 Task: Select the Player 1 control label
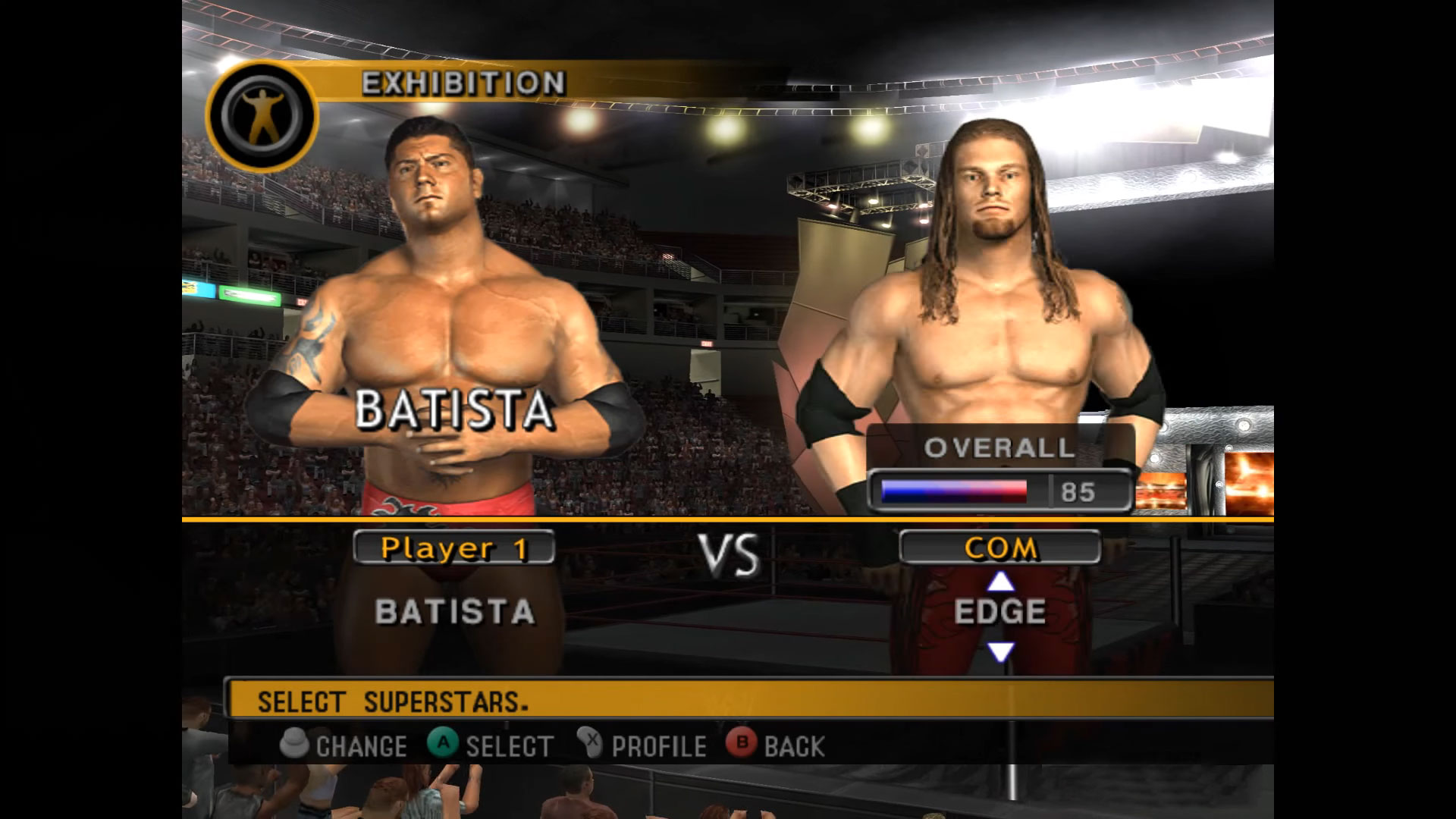(x=453, y=548)
